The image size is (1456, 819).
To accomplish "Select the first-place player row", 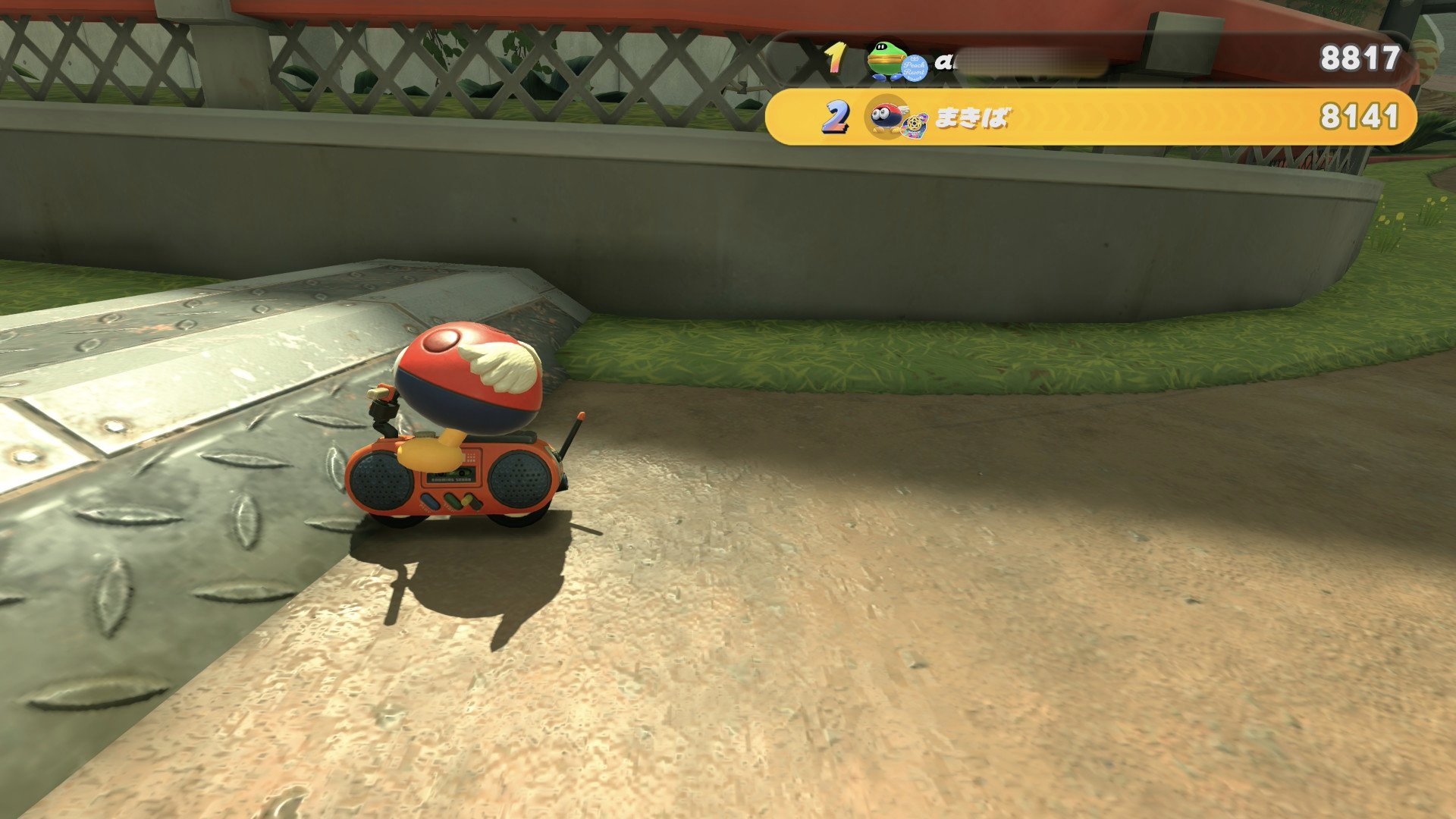I will [x=1090, y=59].
